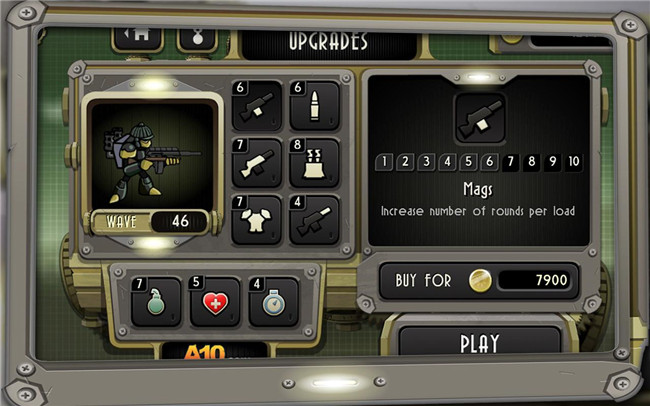650x406 pixels.
Task: Select the bullet upgrade slot
Action: (x=314, y=106)
